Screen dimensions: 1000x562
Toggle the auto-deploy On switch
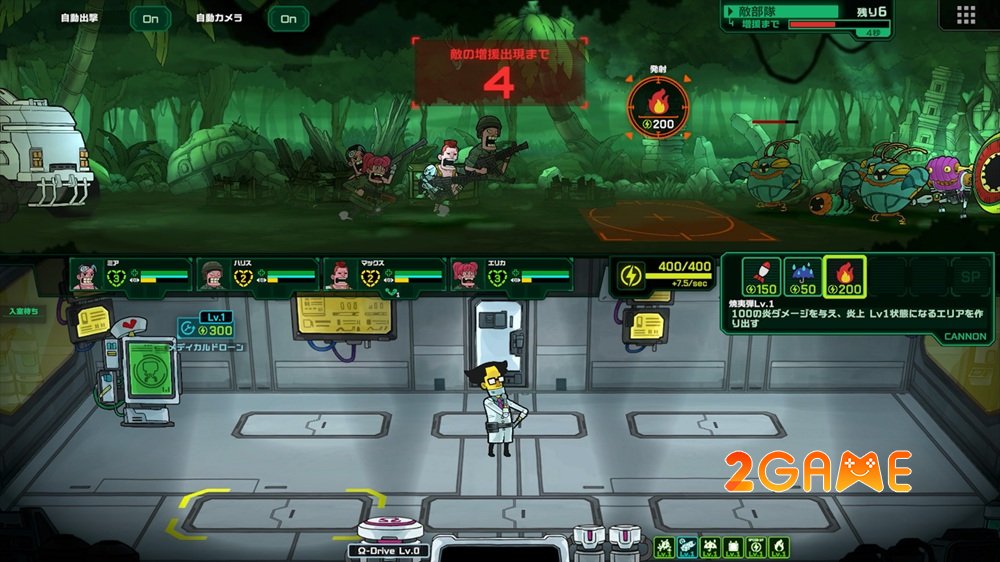point(150,18)
